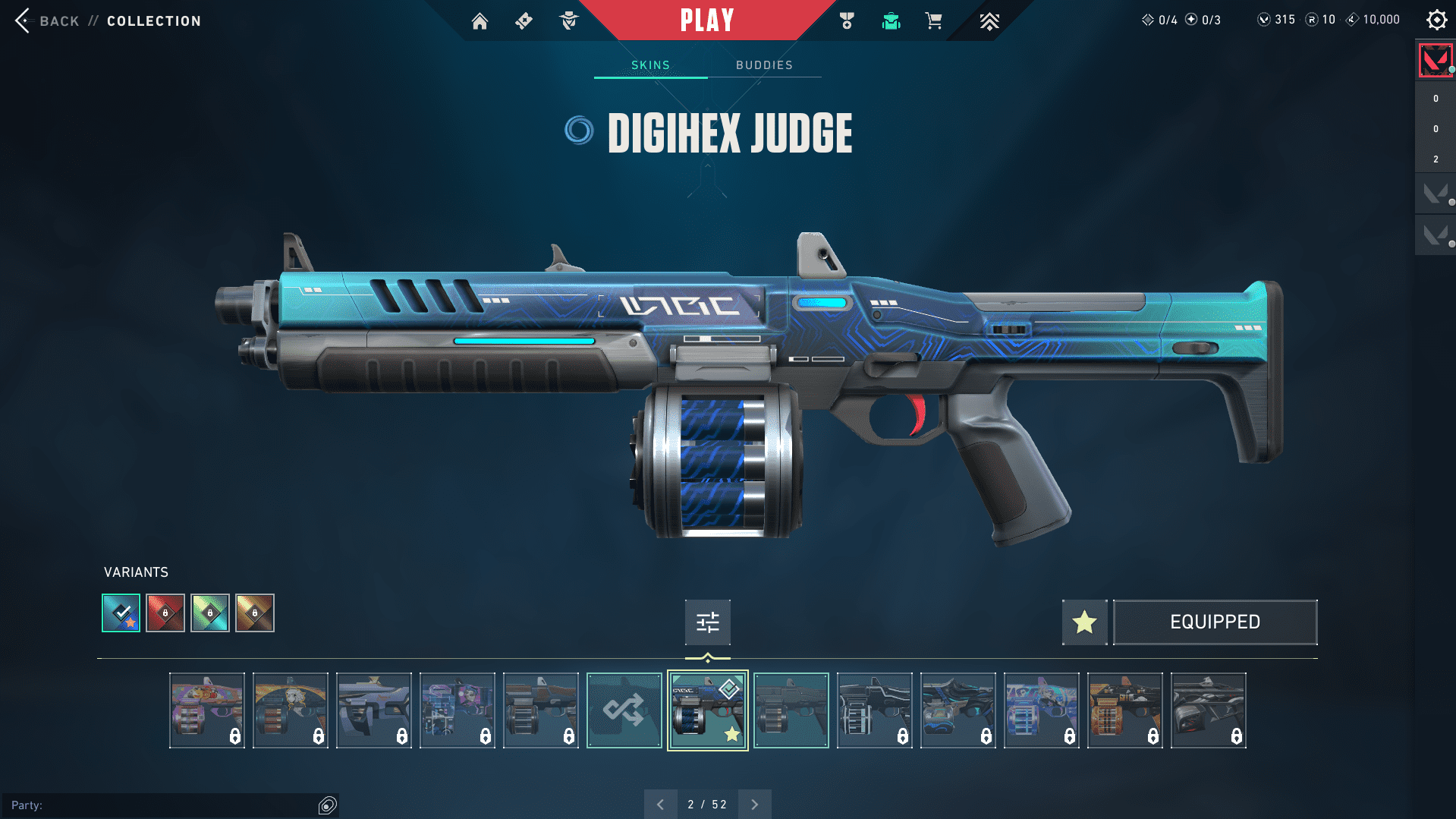Choose the red locked variant
This screenshot has height=819, width=1456.
(165, 613)
